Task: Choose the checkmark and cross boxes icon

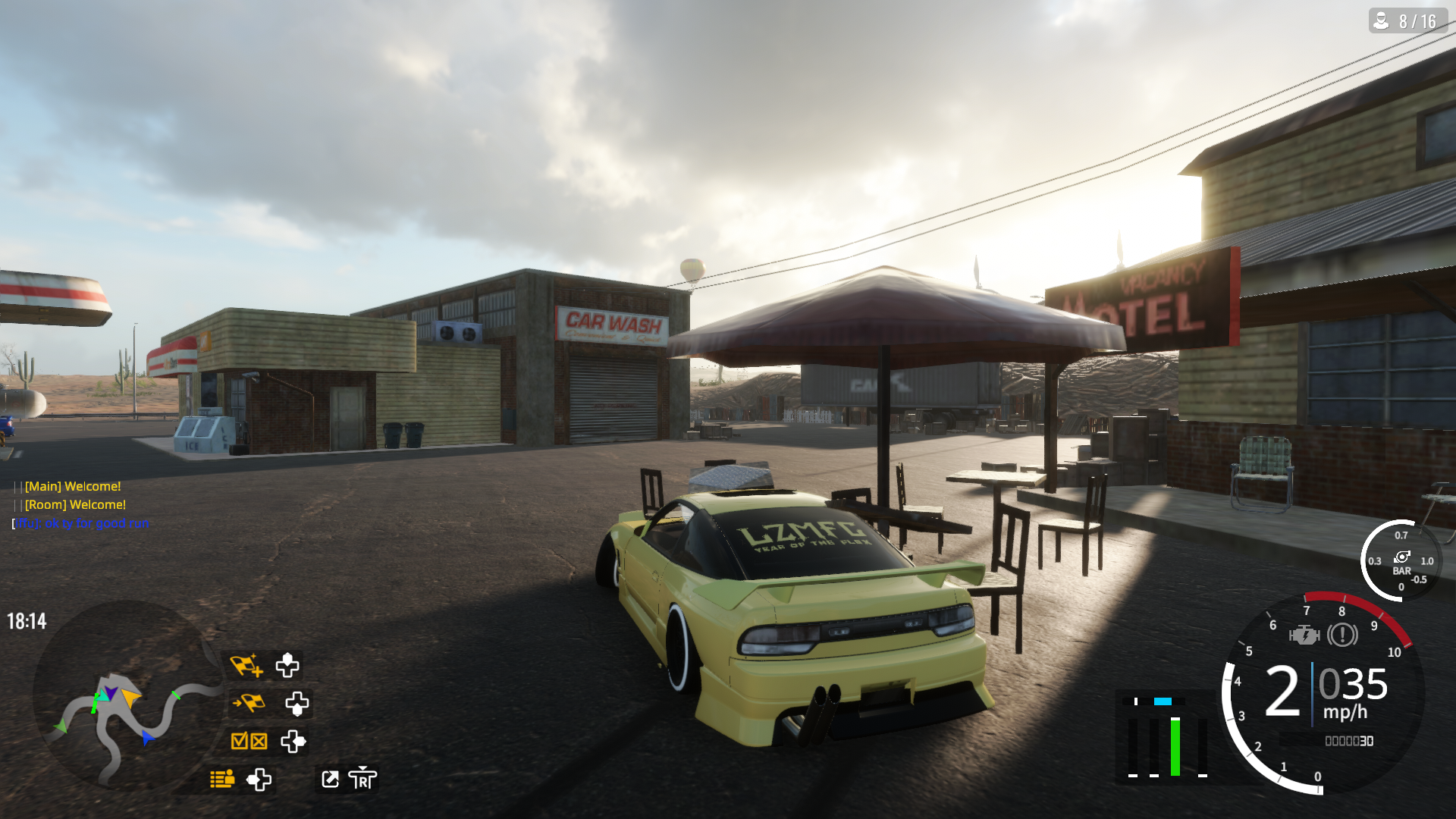Action: 249,741
